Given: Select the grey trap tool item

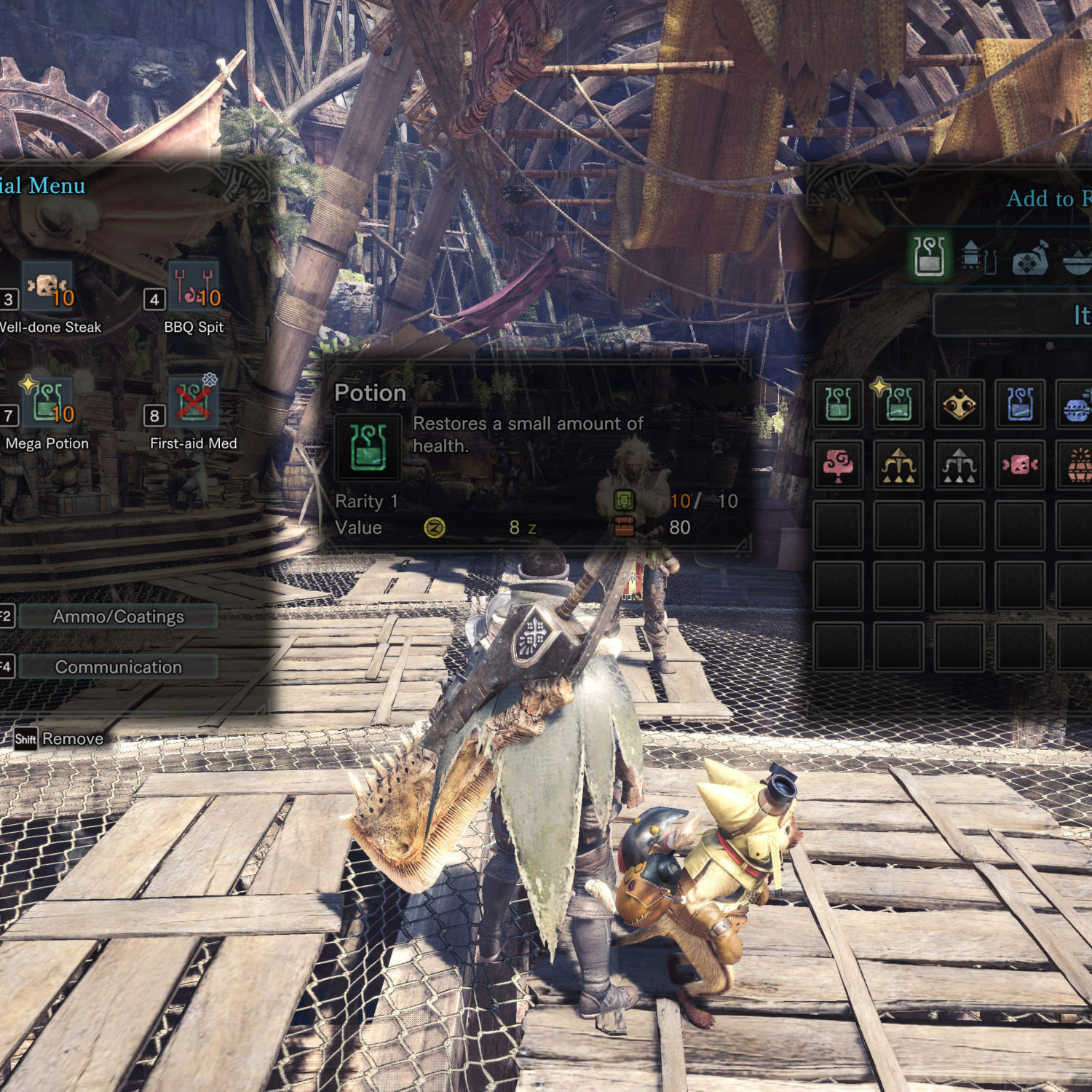Looking at the screenshot, I should (x=959, y=464).
